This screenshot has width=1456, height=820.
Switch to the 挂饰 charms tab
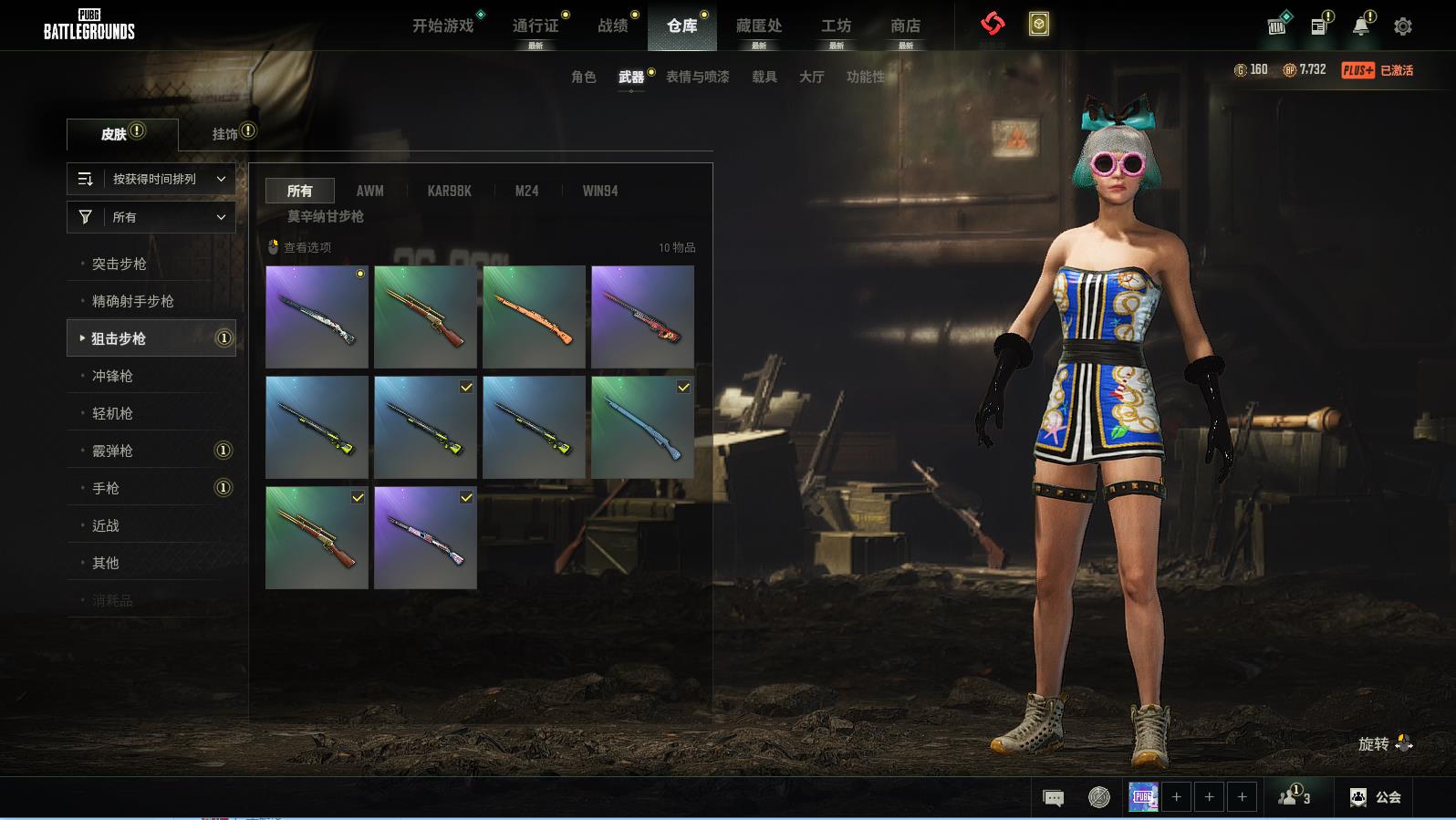(225, 134)
